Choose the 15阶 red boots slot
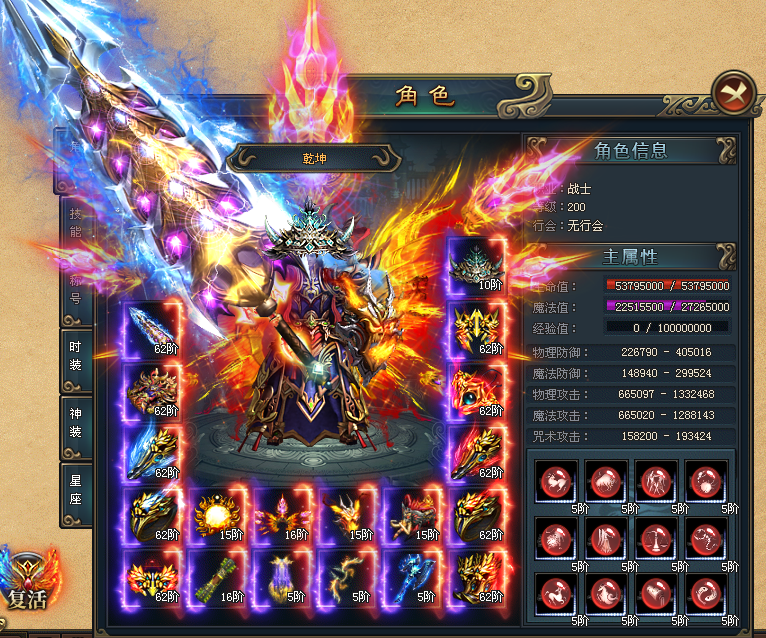 tap(411, 516)
